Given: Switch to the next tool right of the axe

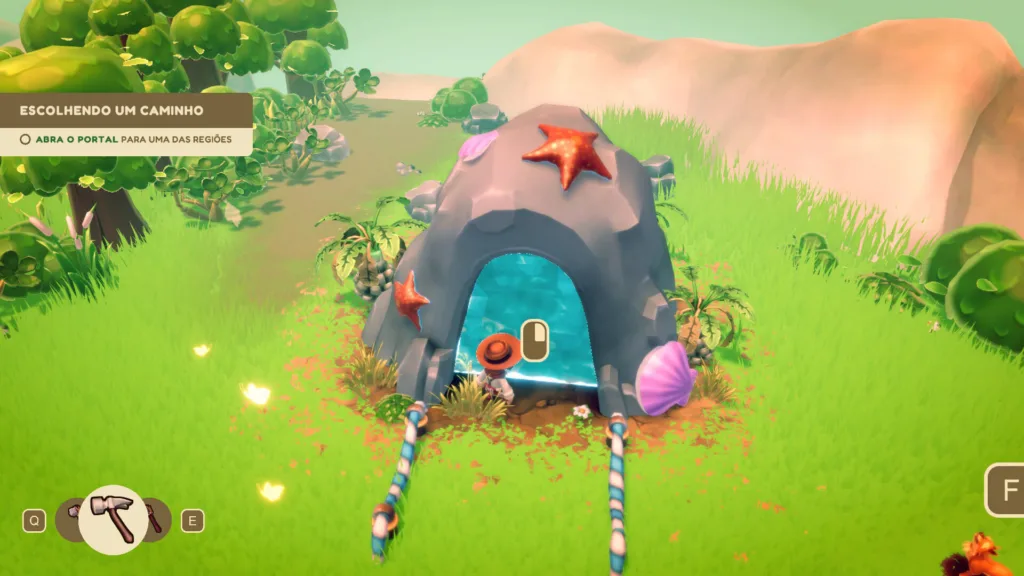Looking at the screenshot, I should pyautogui.click(x=156, y=519).
